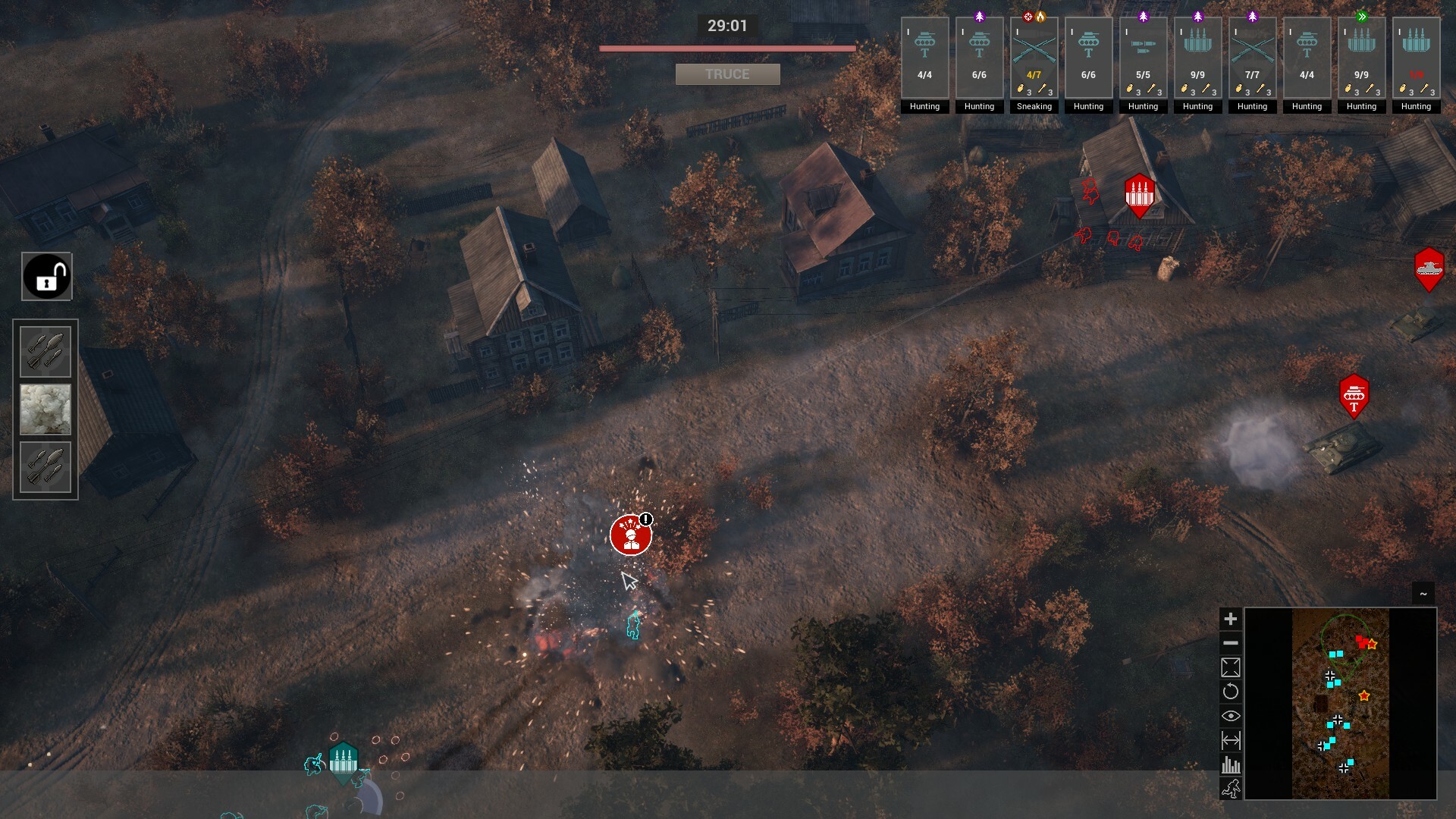1456x819 pixels.
Task: Click the unlocked padlock icon on the left
Action: [45, 276]
